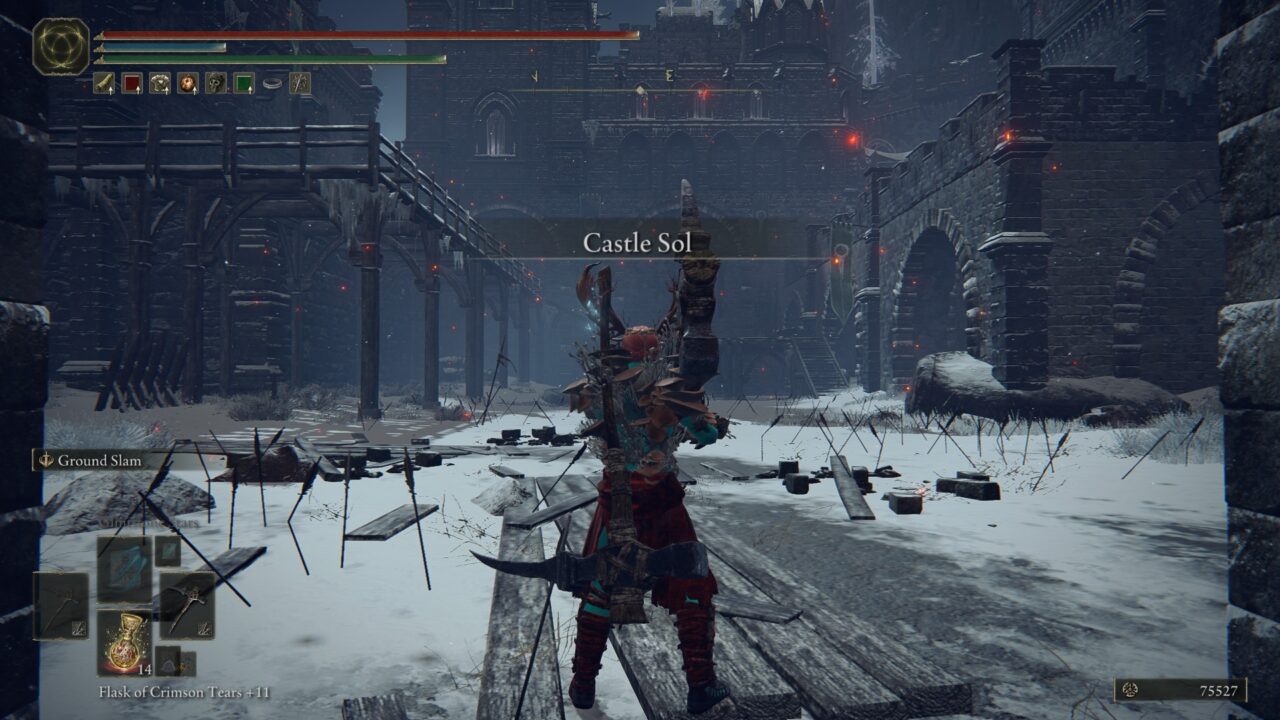The image size is (1280, 720).
Task: Select the left-hand armament slot
Action: [61, 605]
